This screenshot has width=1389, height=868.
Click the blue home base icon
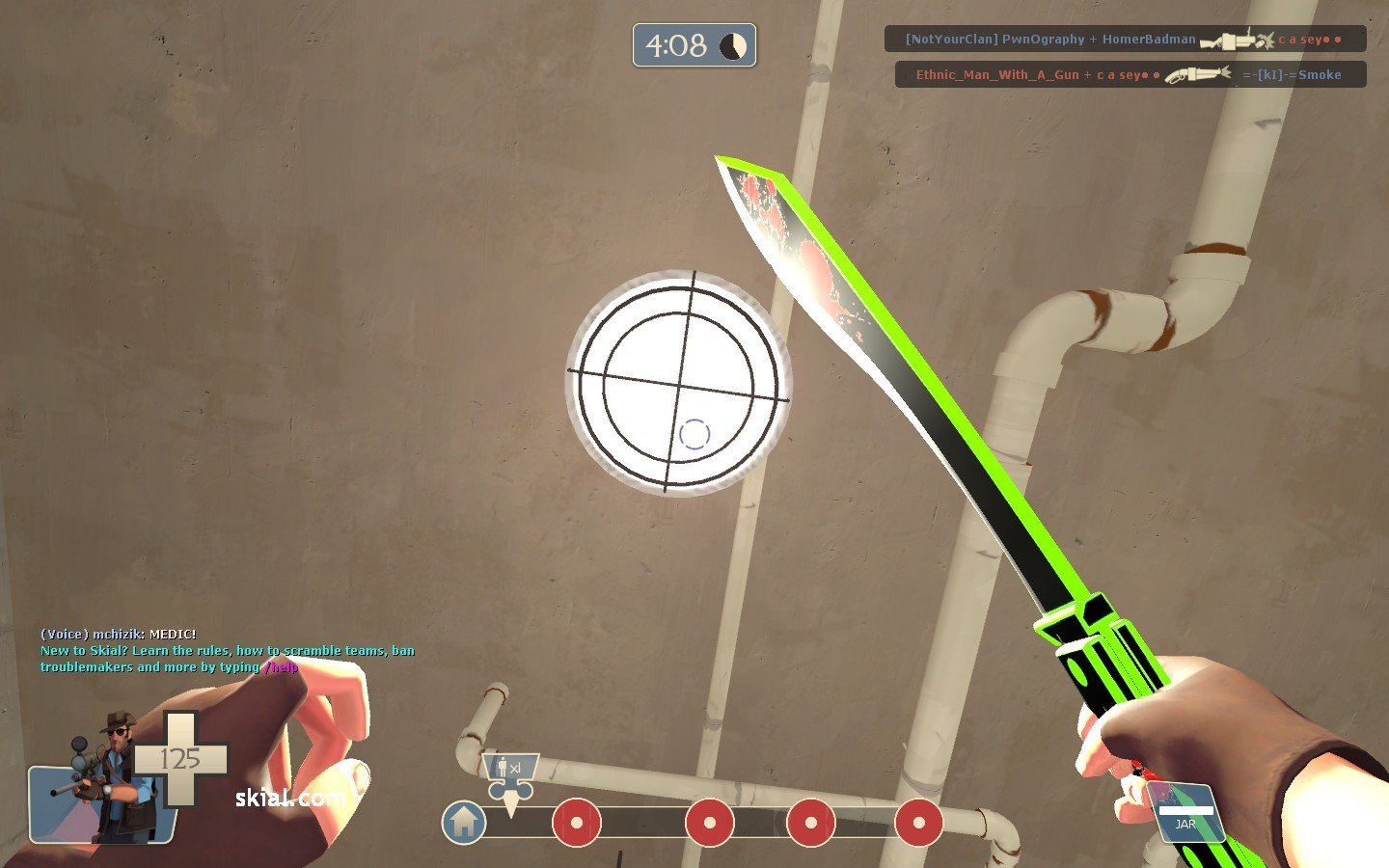[x=464, y=823]
